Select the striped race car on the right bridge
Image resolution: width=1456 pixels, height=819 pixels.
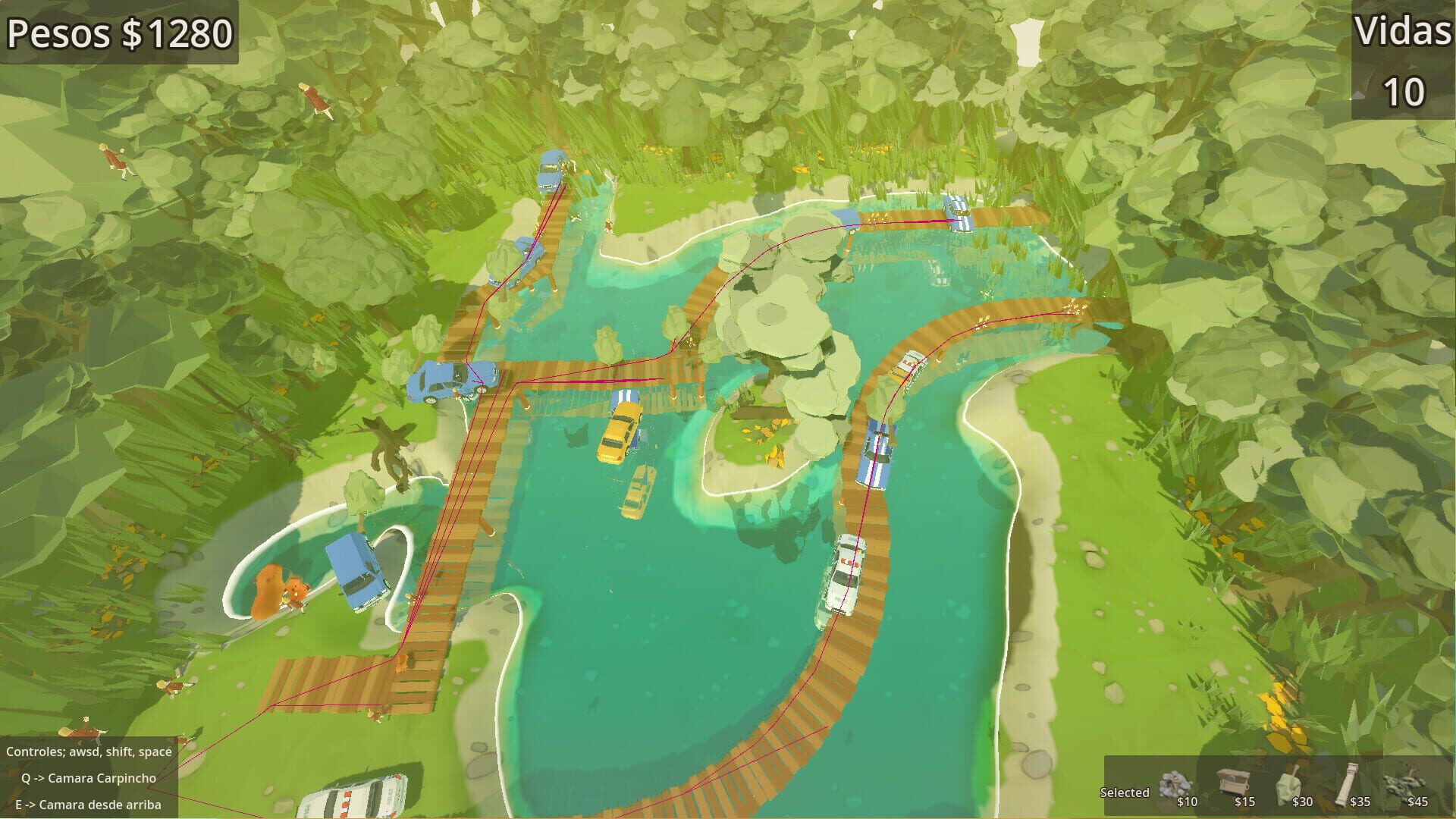click(874, 447)
